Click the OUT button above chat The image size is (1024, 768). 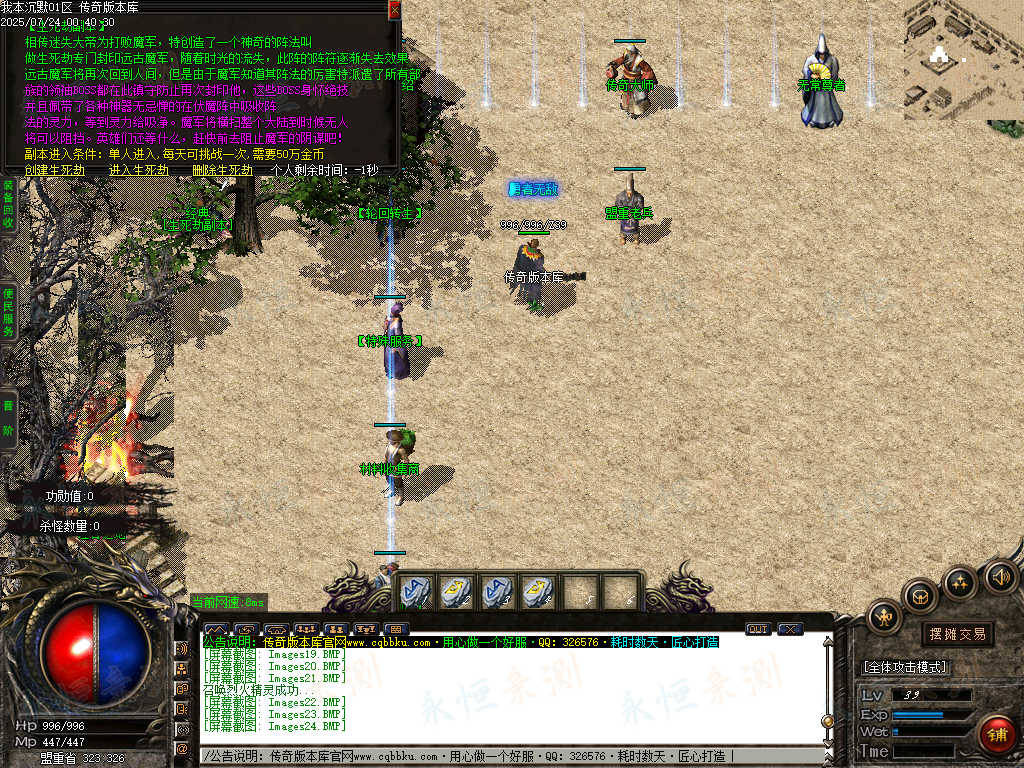tap(758, 629)
